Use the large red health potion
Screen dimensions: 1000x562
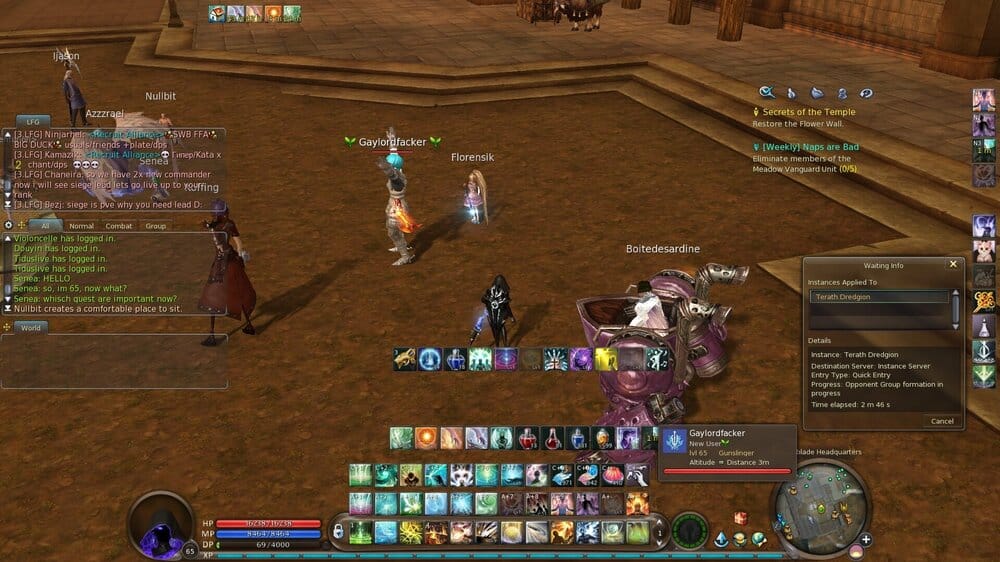click(x=527, y=438)
